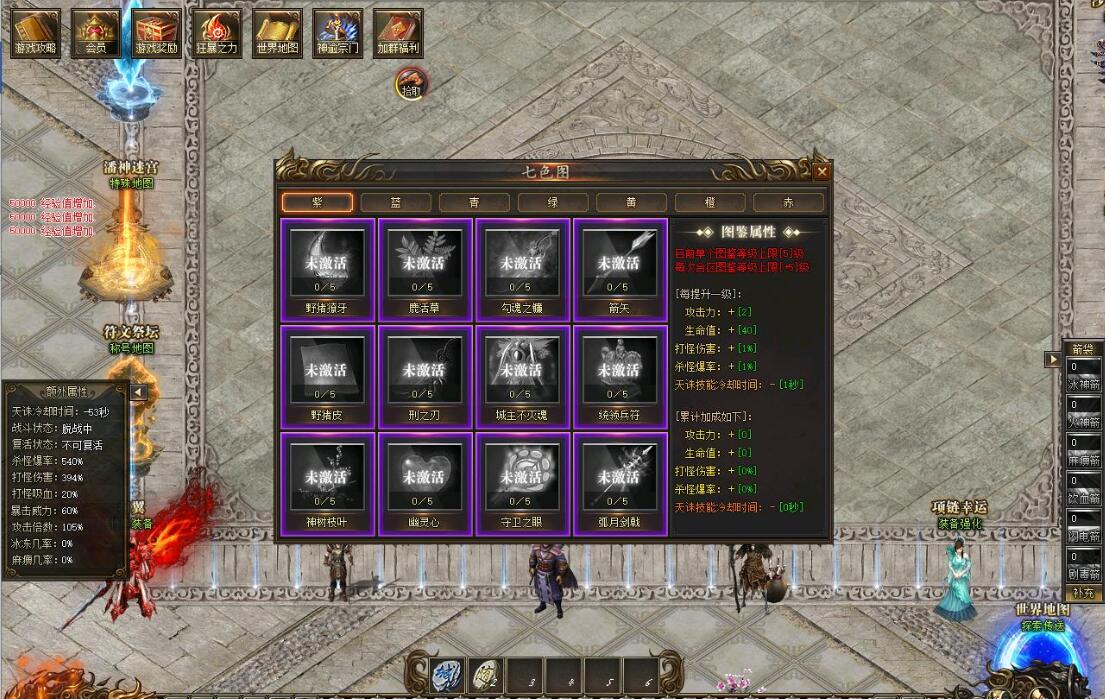Open the 加群福利 red book
Image resolution: width=1105 pixels, height=699 pixels.
tap(398, 33)
